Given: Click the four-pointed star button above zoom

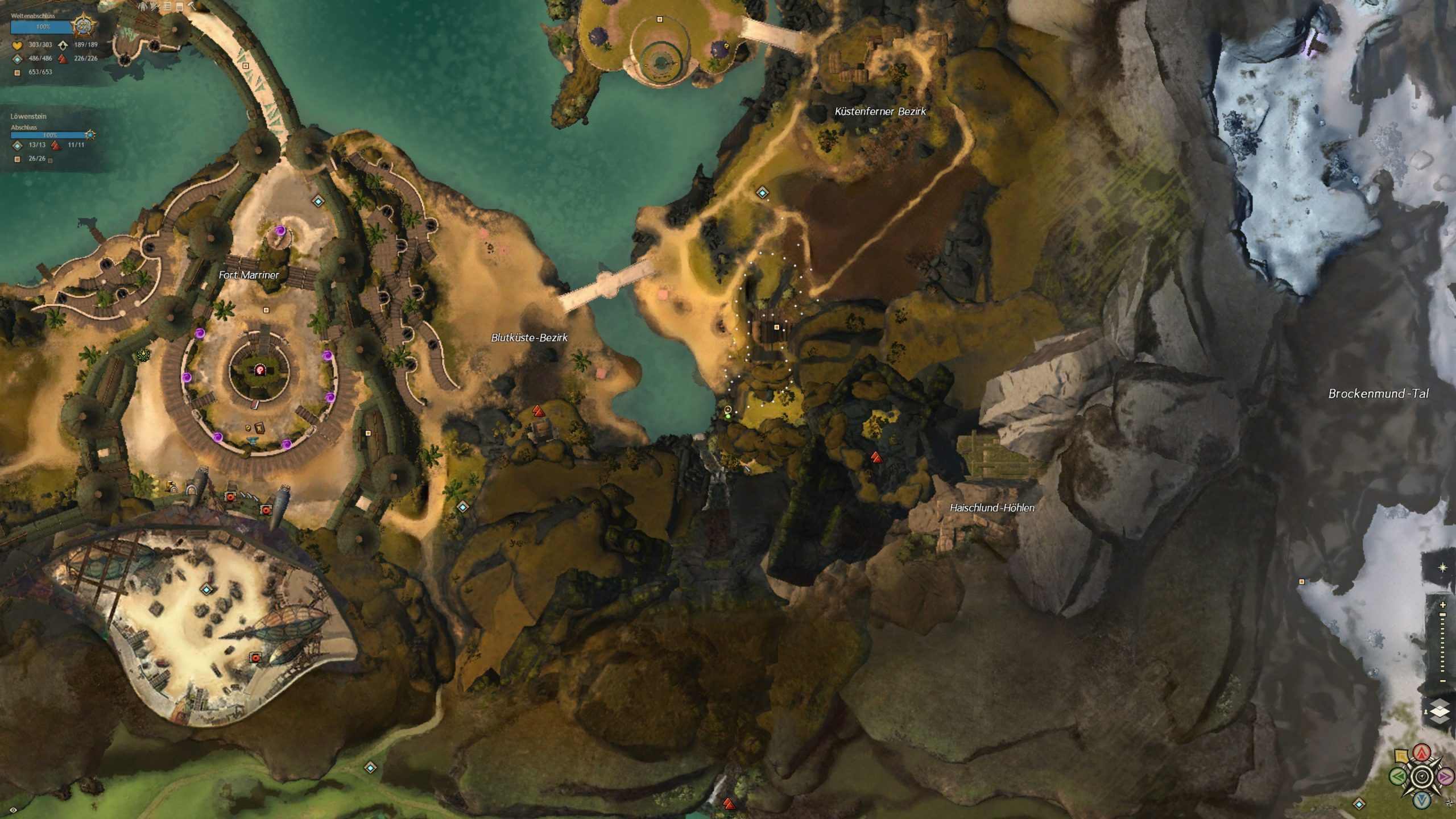Looking at the screenshot, I should click(x=1442, y=568).
